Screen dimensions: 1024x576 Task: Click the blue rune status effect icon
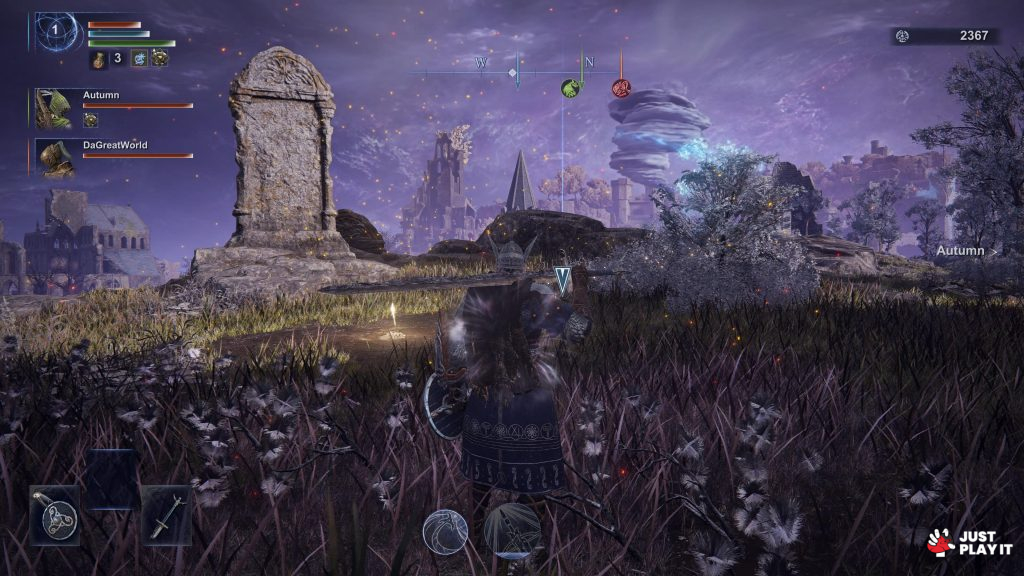click(x=140, y=59)
